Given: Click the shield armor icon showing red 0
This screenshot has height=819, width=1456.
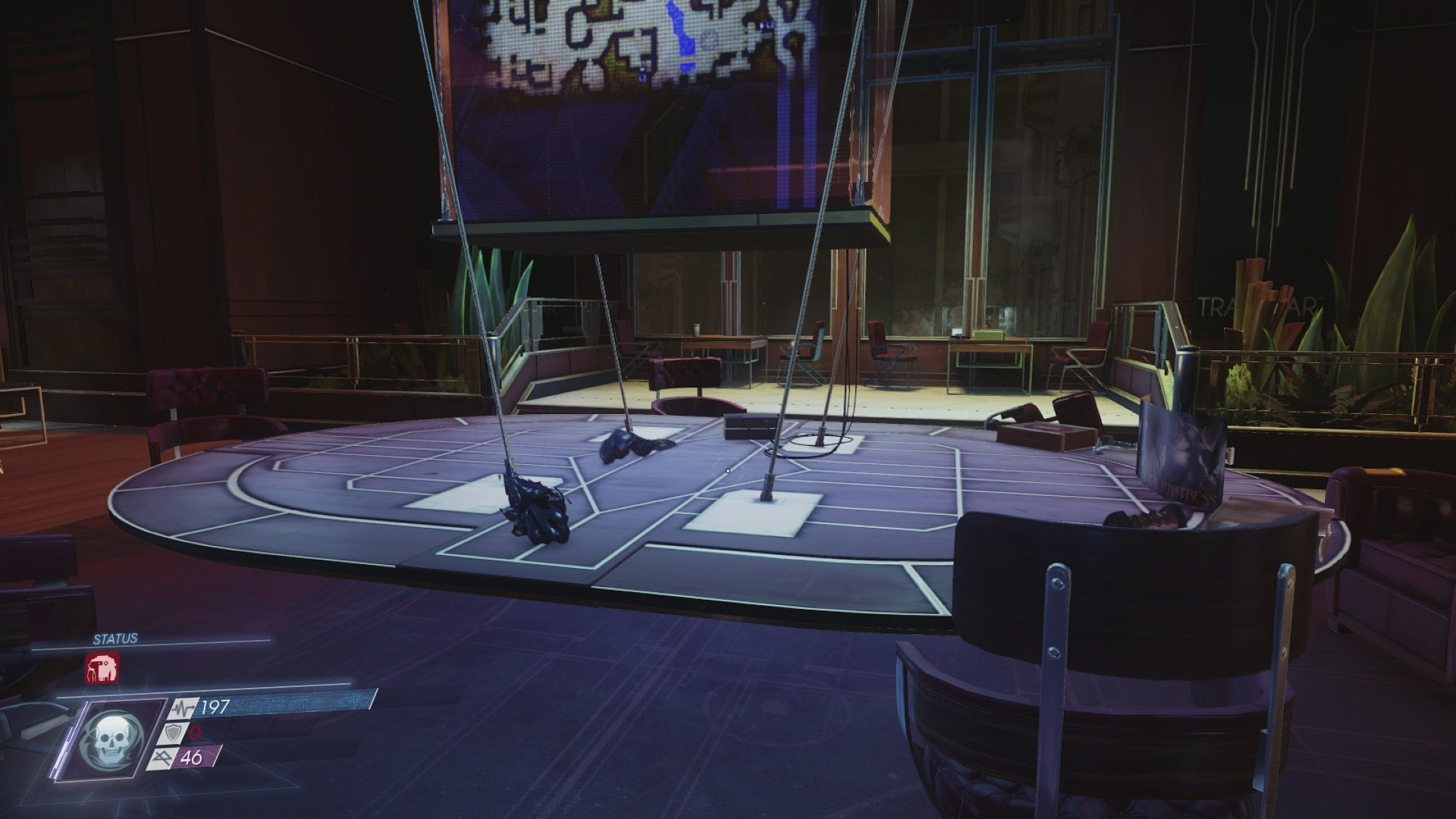Looking at the screenshot, I should (174, 735).
